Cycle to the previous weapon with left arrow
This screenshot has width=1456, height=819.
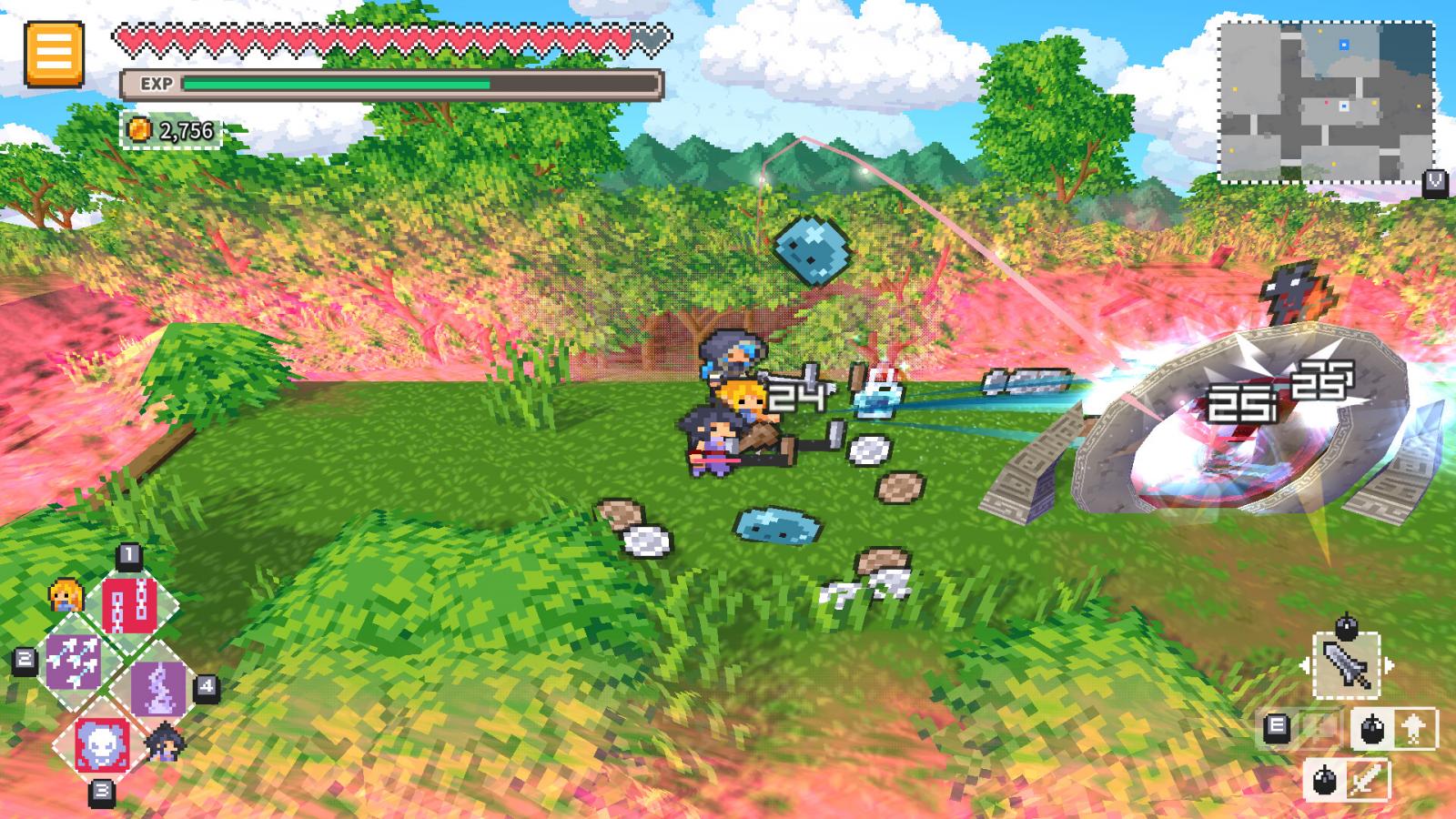coord(1307,666)
